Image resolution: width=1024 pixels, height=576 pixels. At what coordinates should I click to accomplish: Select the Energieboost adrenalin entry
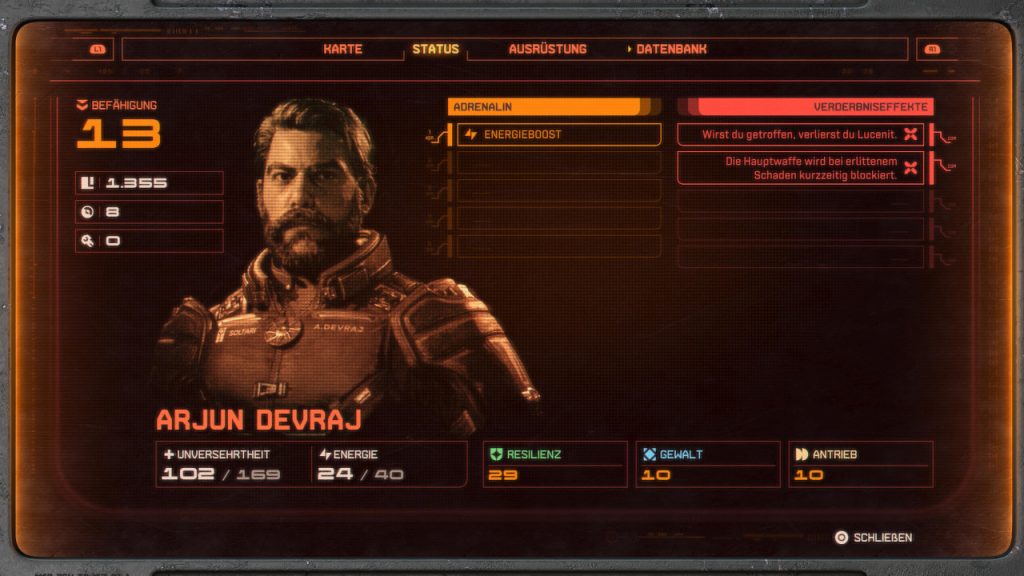tap(559, 135)
